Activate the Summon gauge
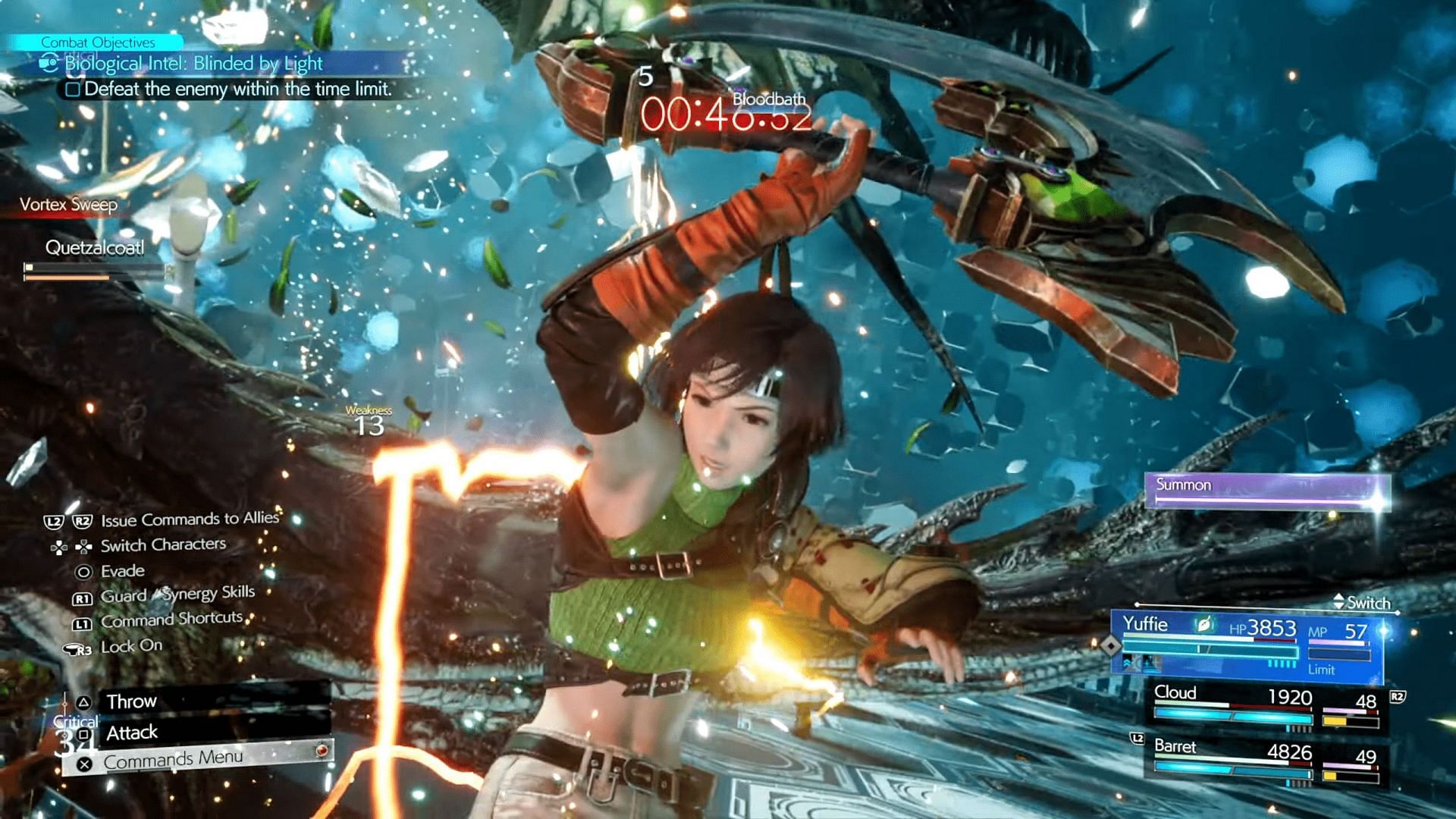This screenshot has height=819, width=1456. pyautogui.click(x=1266, y=490)
